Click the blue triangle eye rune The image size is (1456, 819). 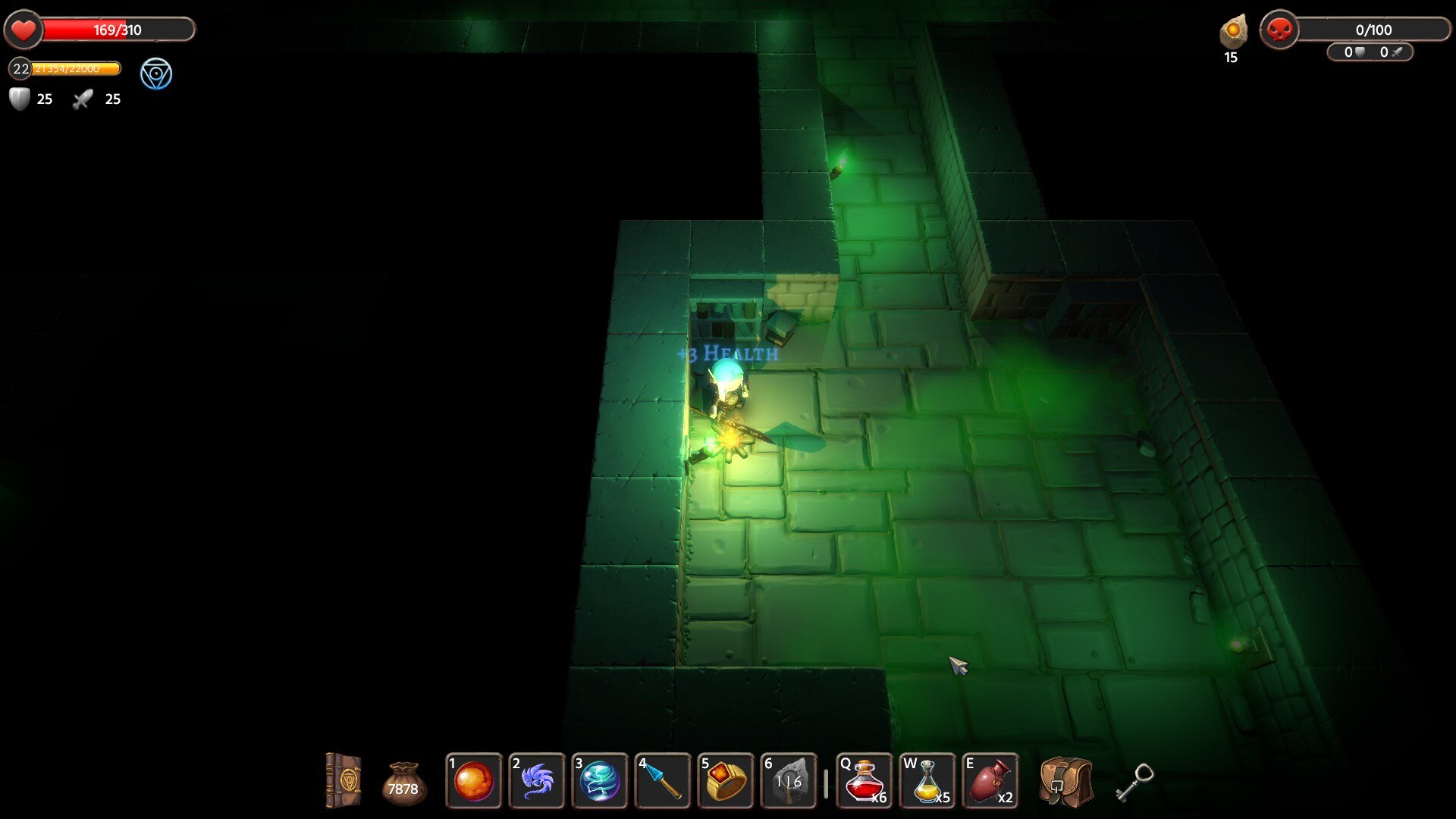[x=156, y=74]
